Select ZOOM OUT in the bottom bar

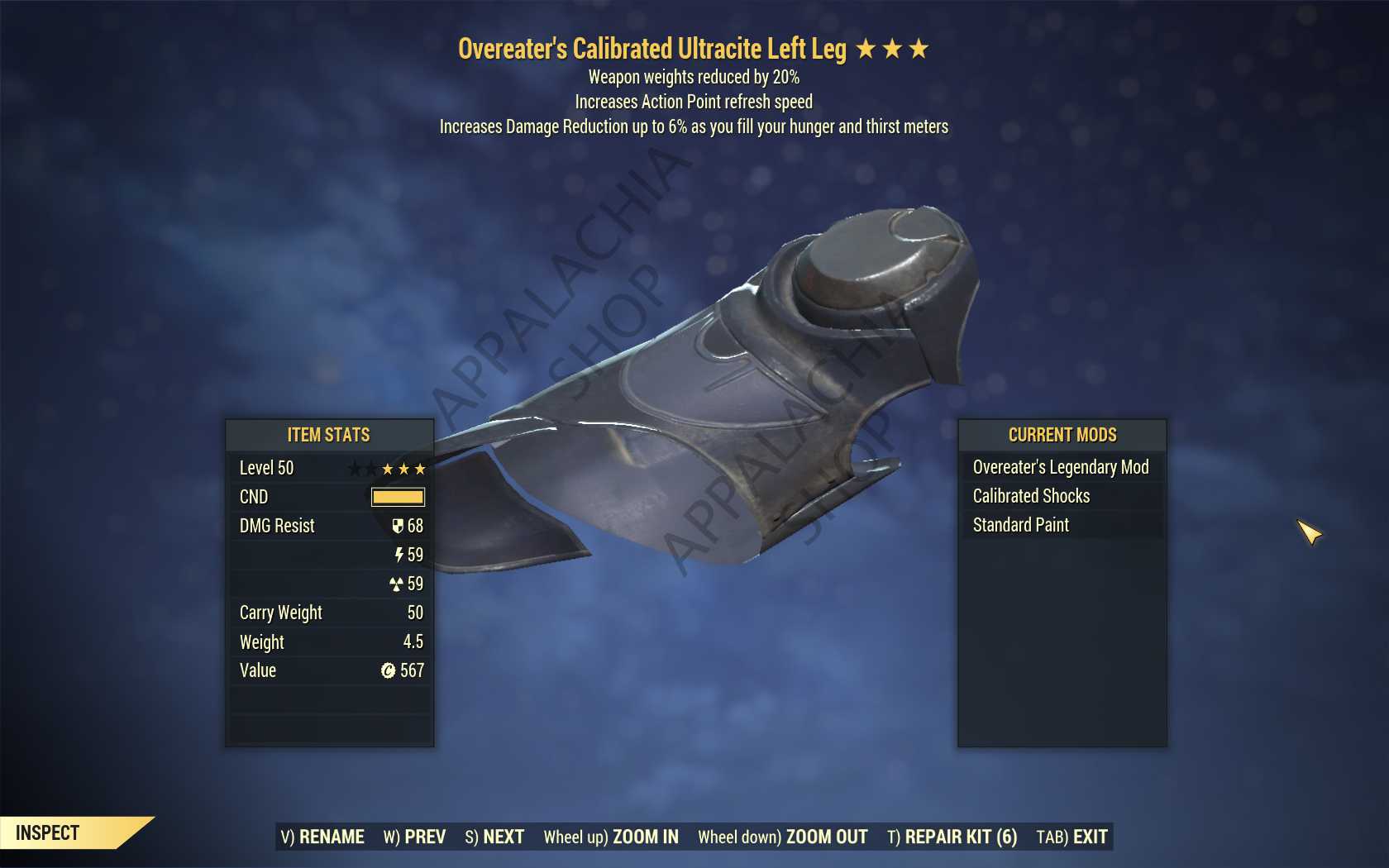coord(782,837)
